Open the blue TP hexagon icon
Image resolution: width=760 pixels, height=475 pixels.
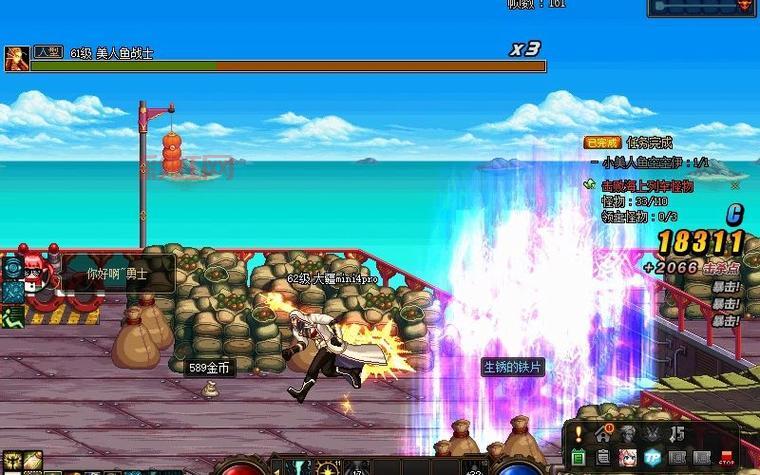(x=653, y=457)
